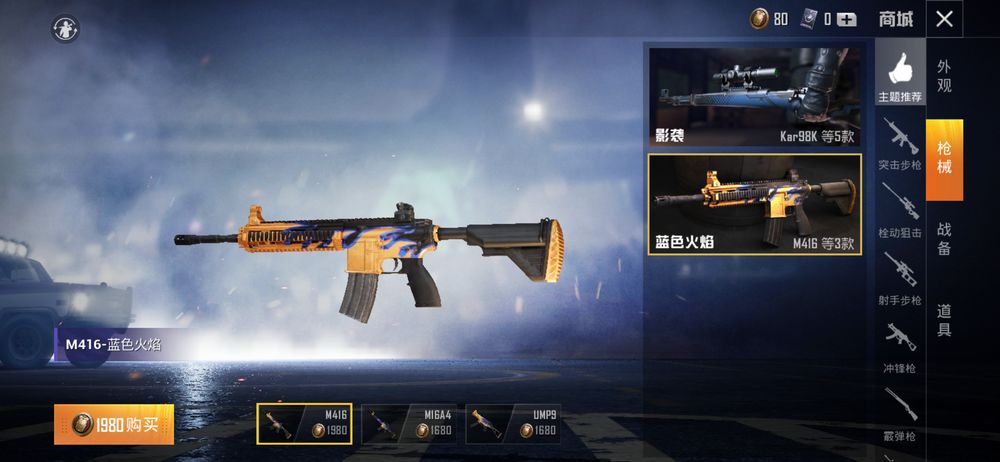The height and width of the screenshot is (462, 1000).
Task: Select the 栓动狙击 weapon category
Action: 900,210
